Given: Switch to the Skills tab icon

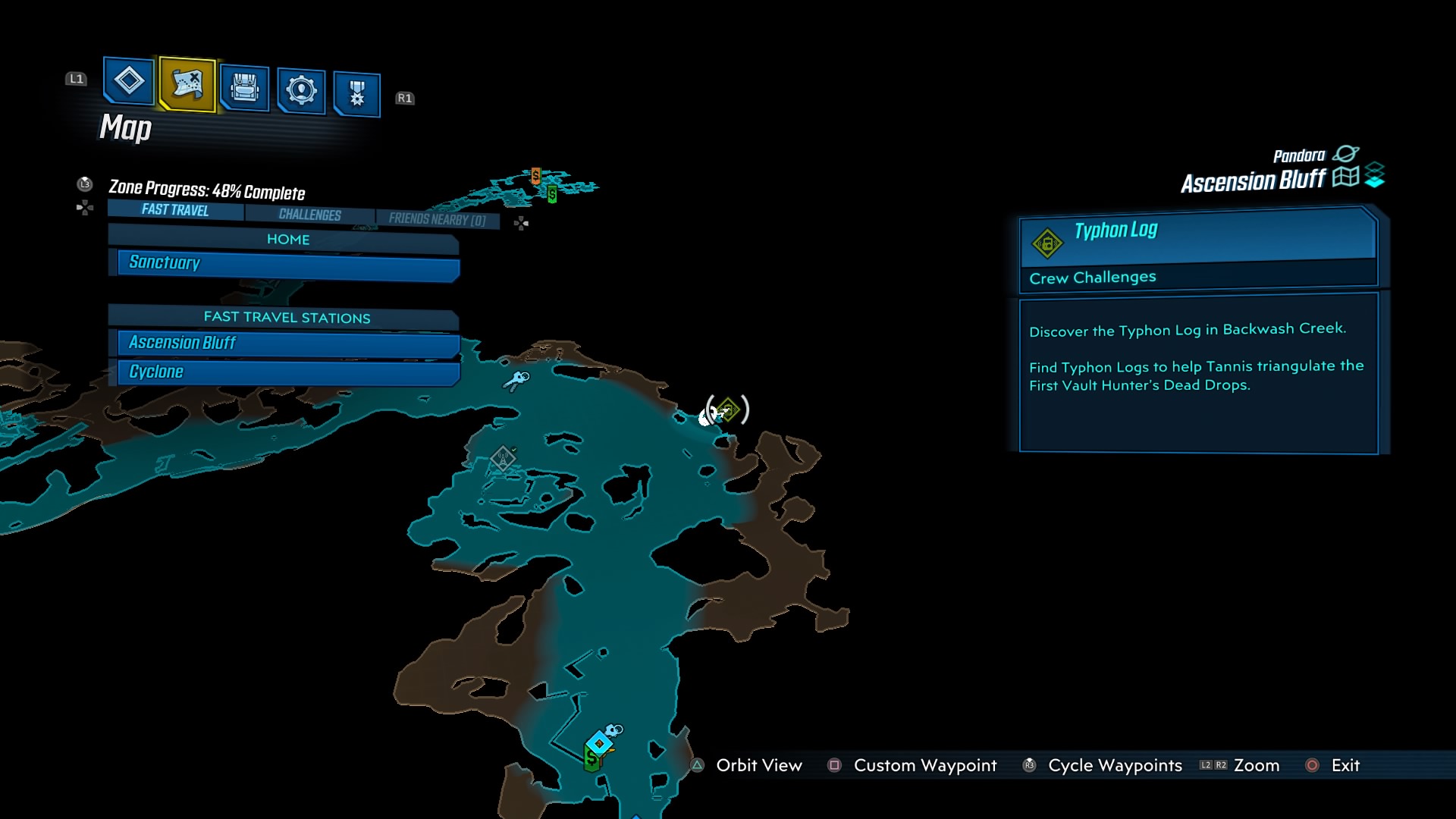Looking at the screenshot, I should tap(301, 91).
